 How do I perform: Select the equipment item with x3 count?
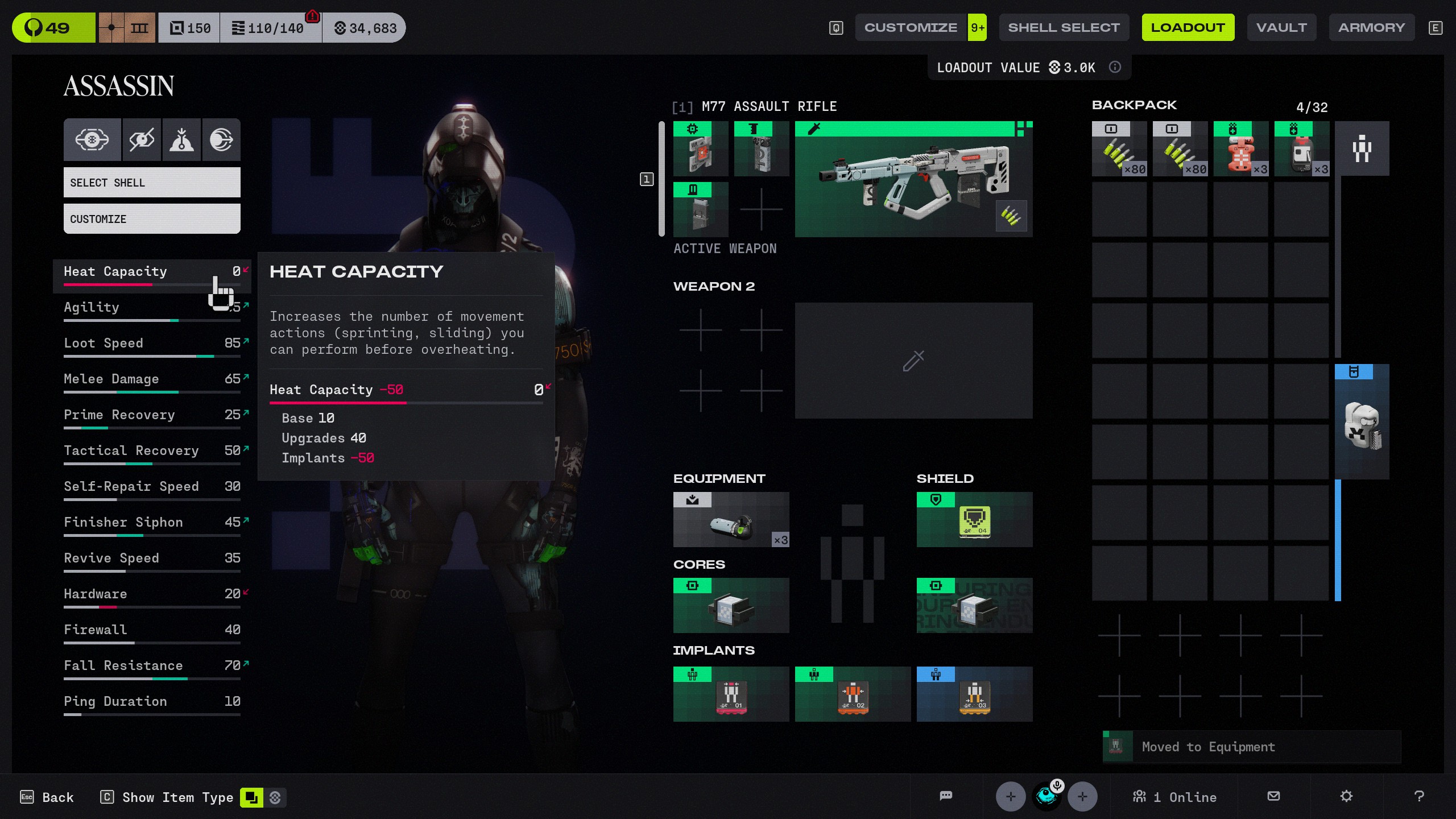731,520
